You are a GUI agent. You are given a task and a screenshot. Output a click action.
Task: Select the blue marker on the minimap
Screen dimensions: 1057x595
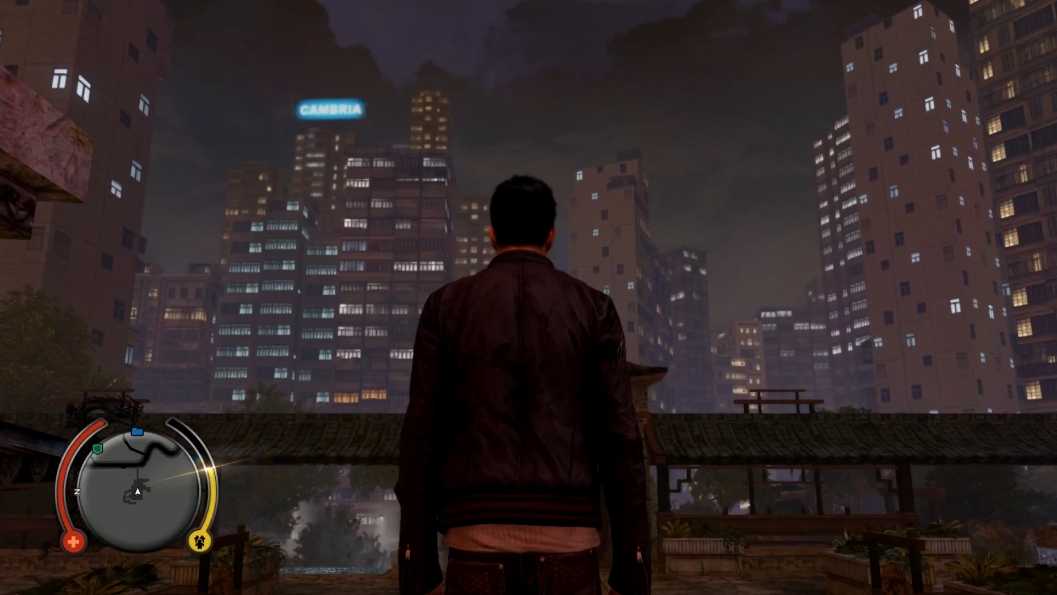[x=137, y=431]
